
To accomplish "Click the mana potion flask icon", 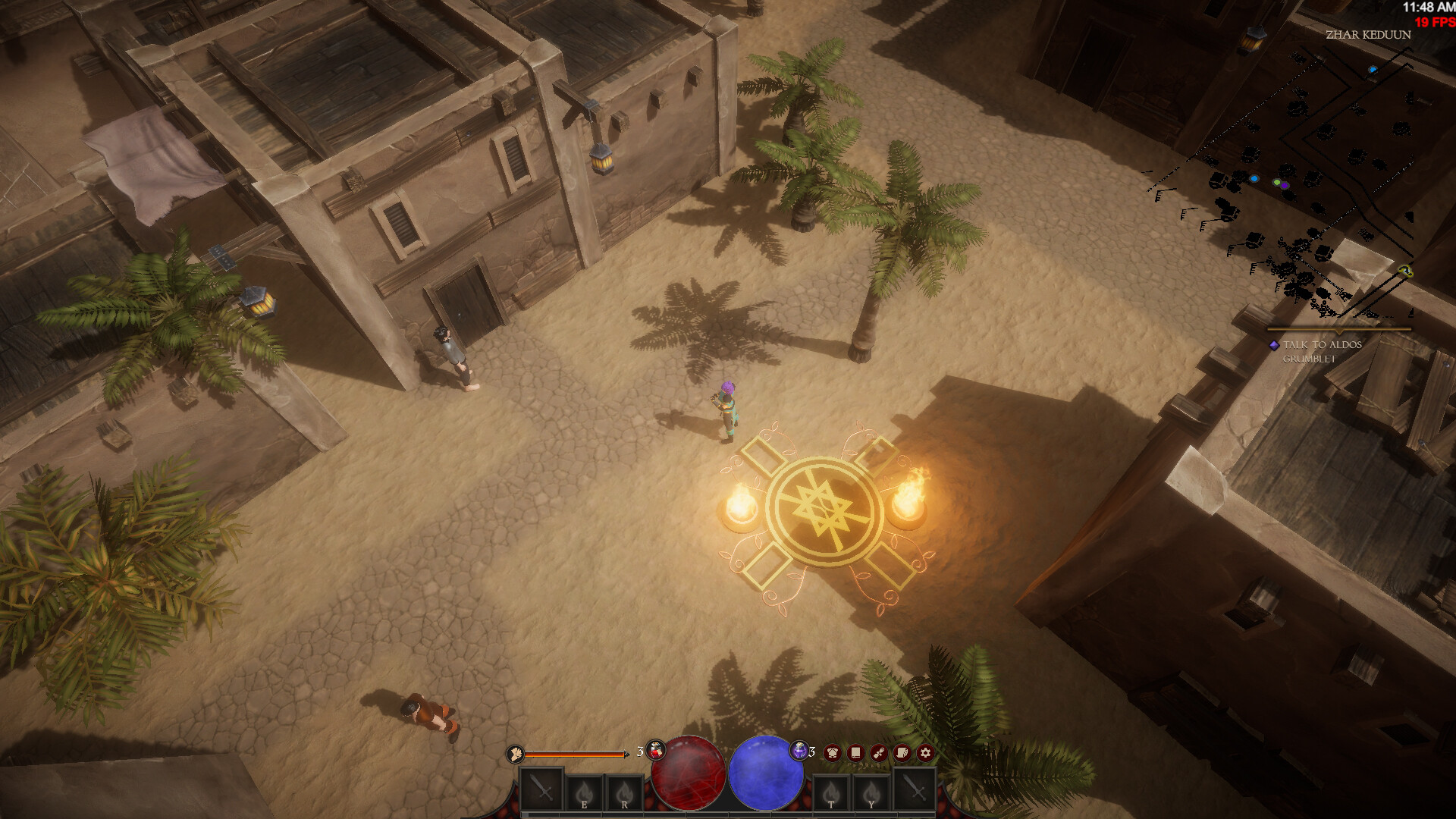I will (799, 749).
